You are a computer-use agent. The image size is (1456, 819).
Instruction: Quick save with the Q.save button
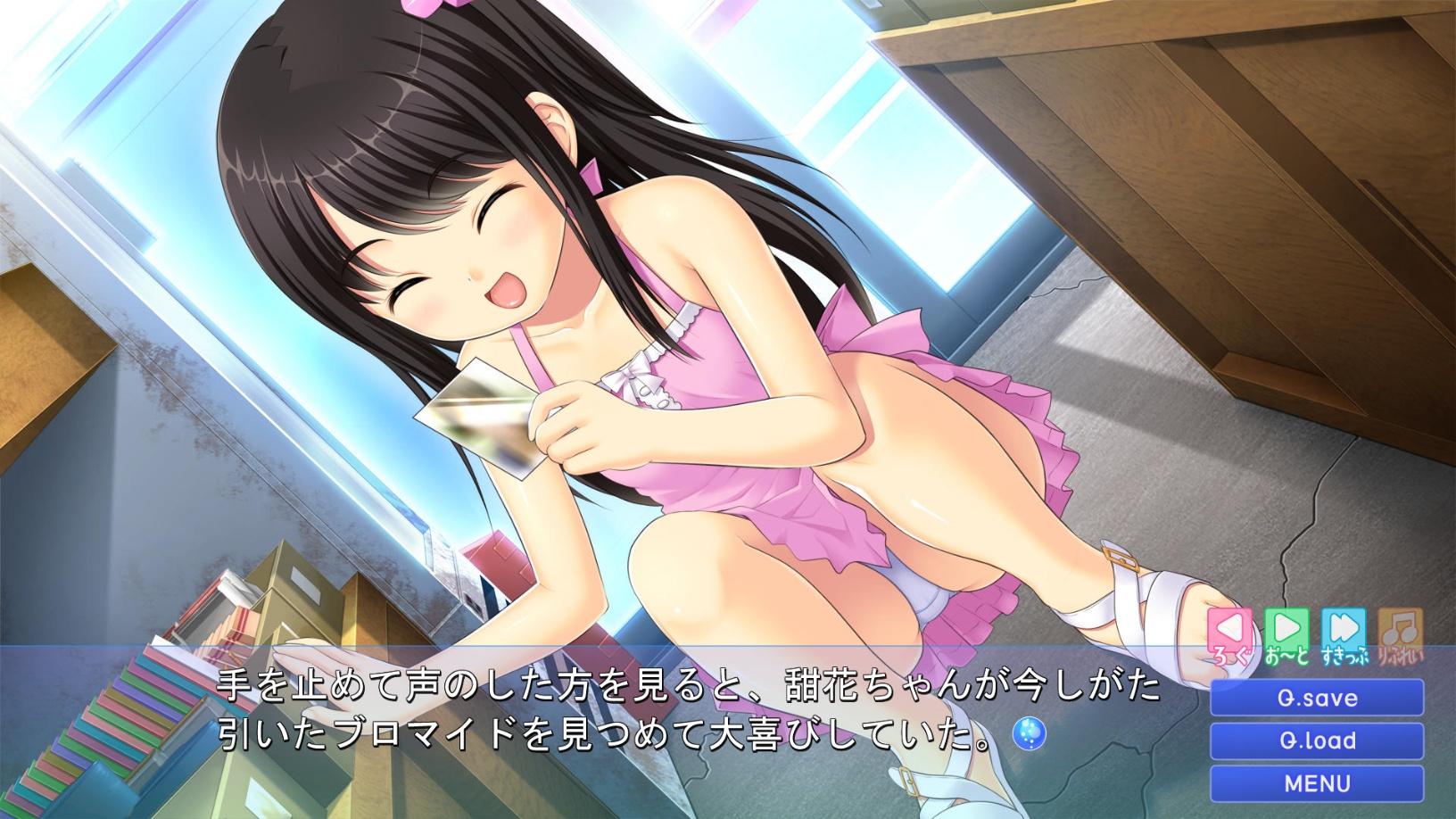click(1317, 698)
